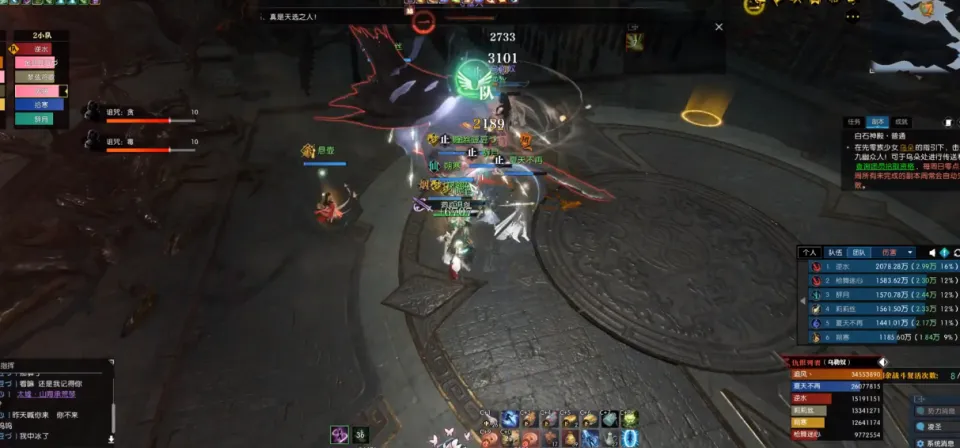Open the 伤害 statistics dropdown
The height and width of the screenshot is (448, 960).
tap(892, 253)
